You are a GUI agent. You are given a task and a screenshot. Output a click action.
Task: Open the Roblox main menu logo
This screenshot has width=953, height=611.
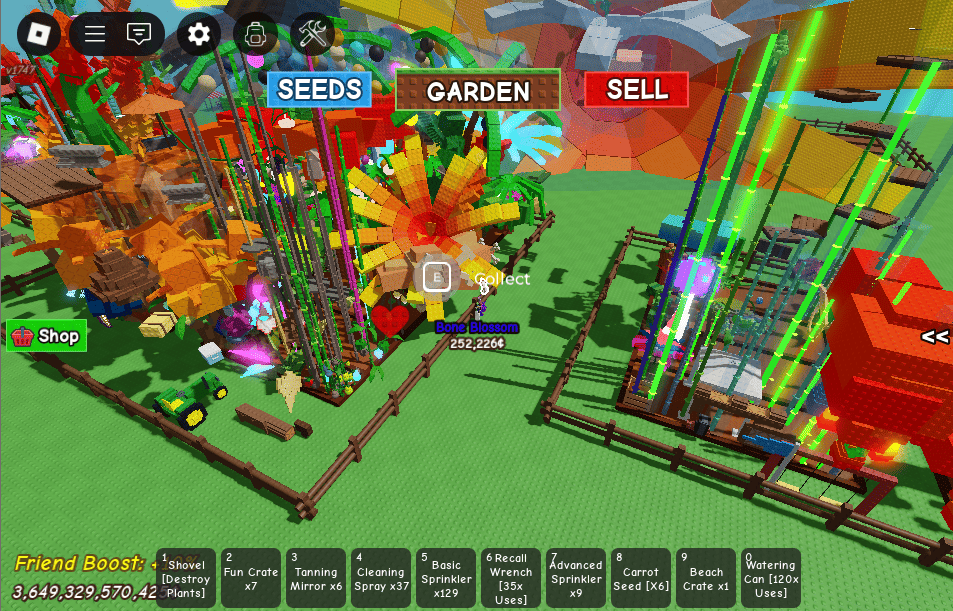38,35
